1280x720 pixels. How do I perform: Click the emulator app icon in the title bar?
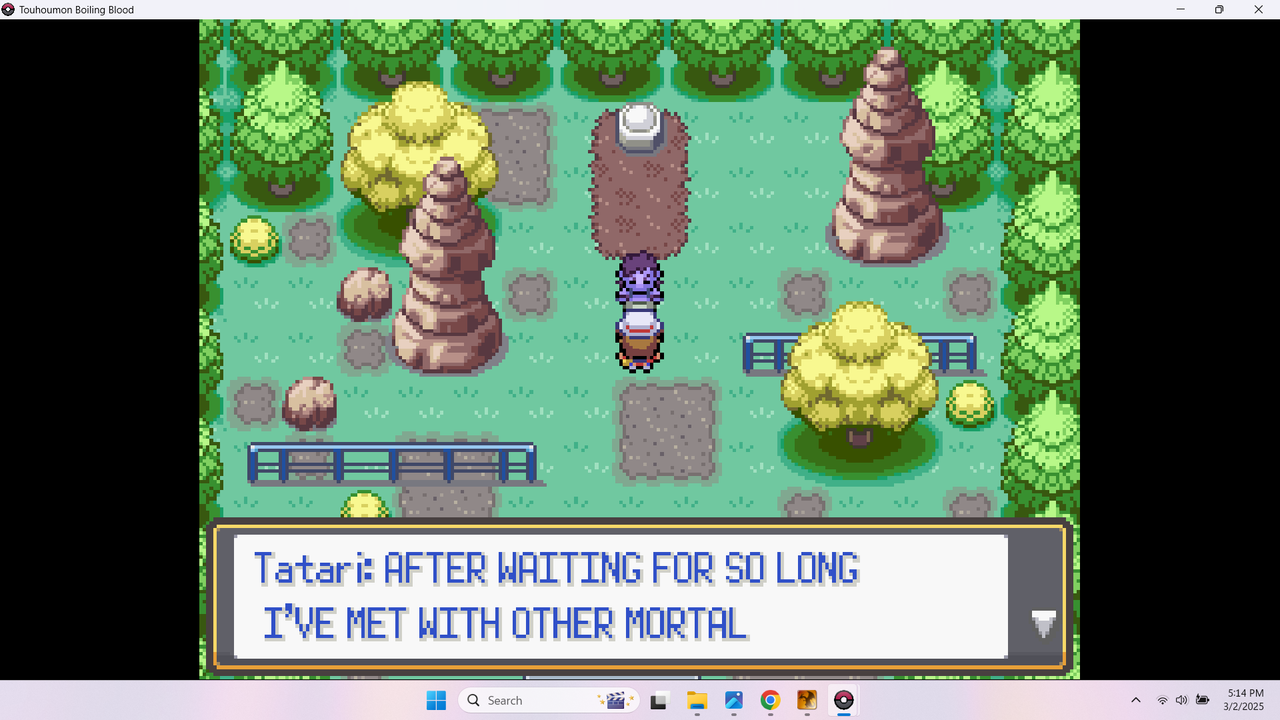(x=9, y=9)
